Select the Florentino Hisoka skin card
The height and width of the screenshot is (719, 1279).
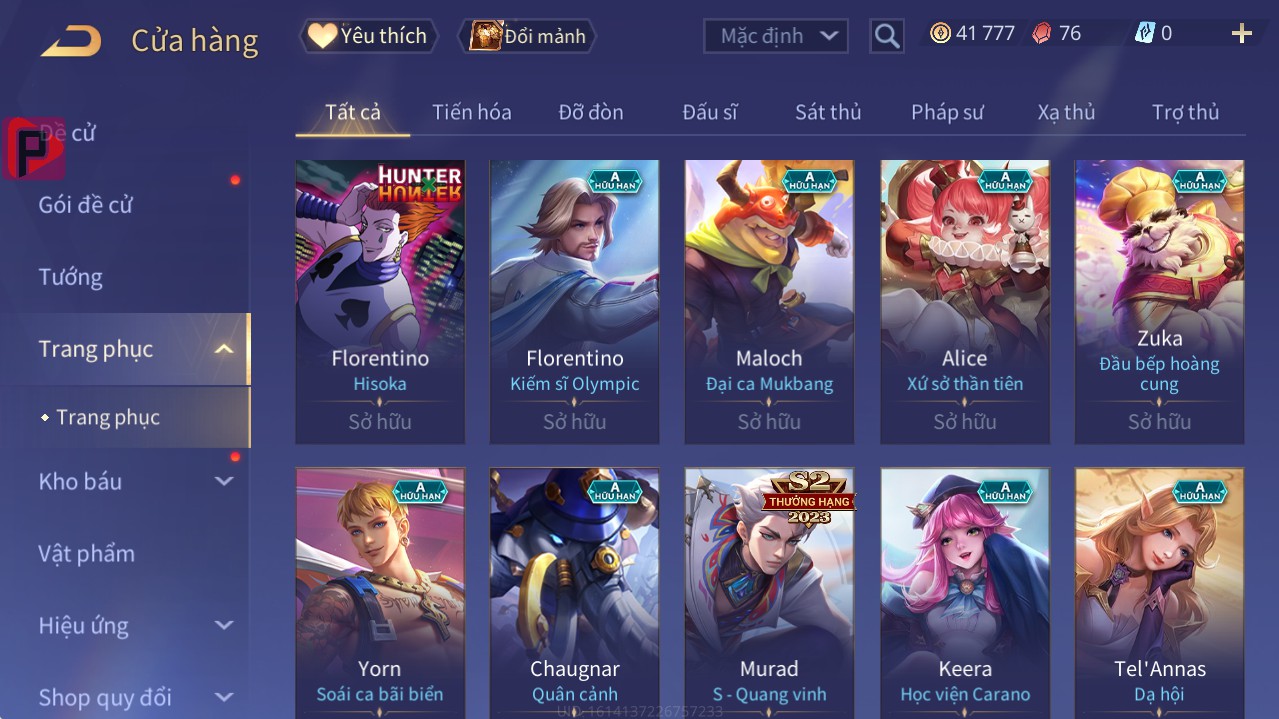pyautogui.click(x=380, y=300)
